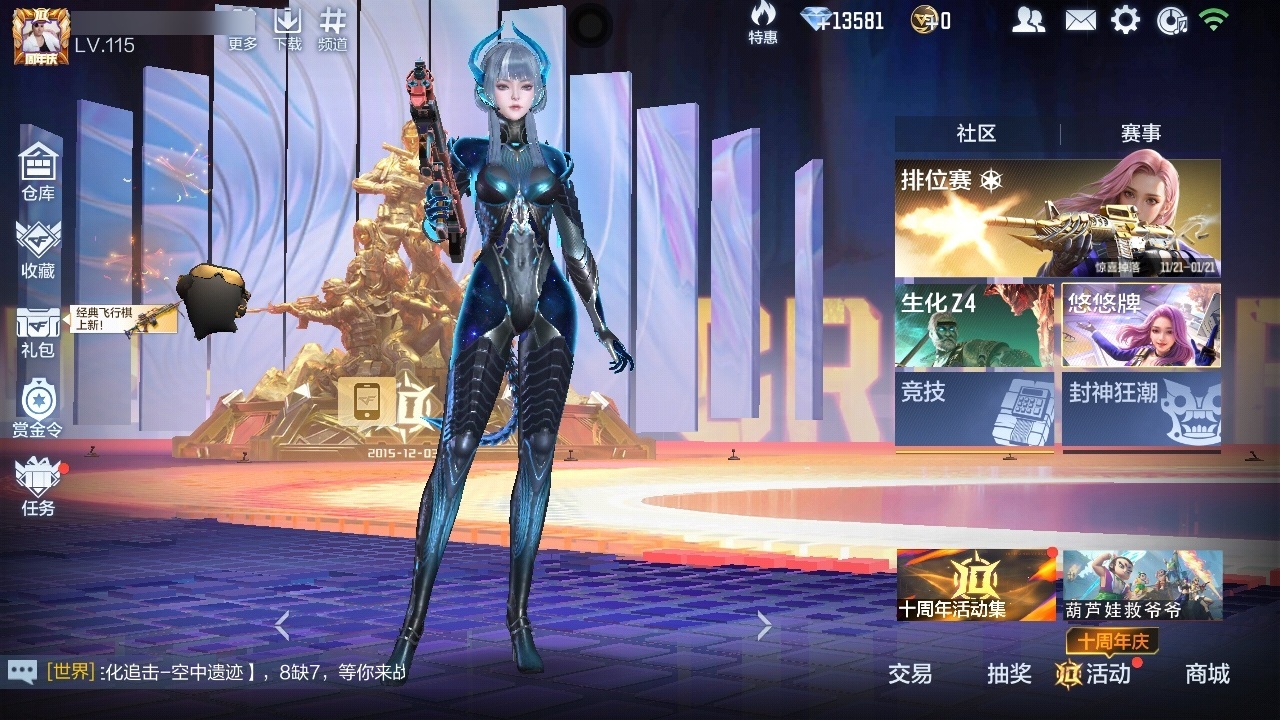Image resolution: width=1280 pixels, height=720 pixels.
Task: Select the 排位赛 ranked match banner
Action: [1057, 218]
